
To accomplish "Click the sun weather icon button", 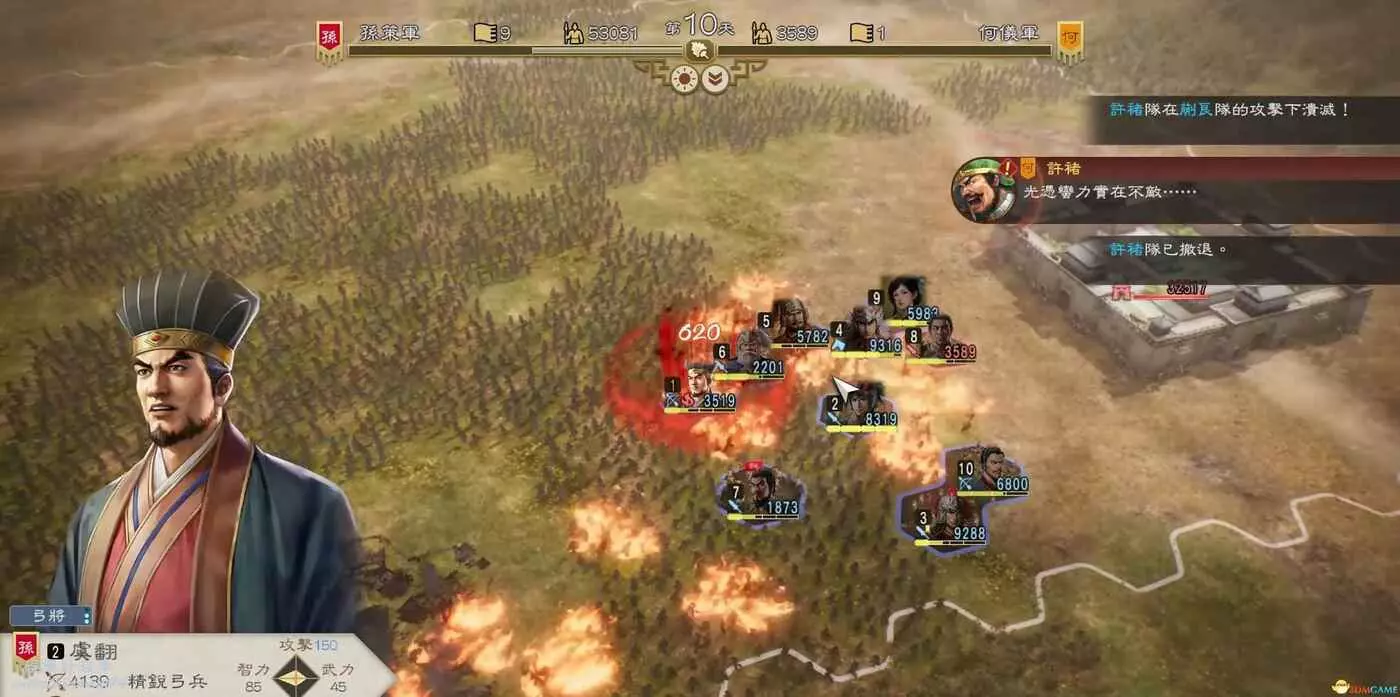I will 687,79.
